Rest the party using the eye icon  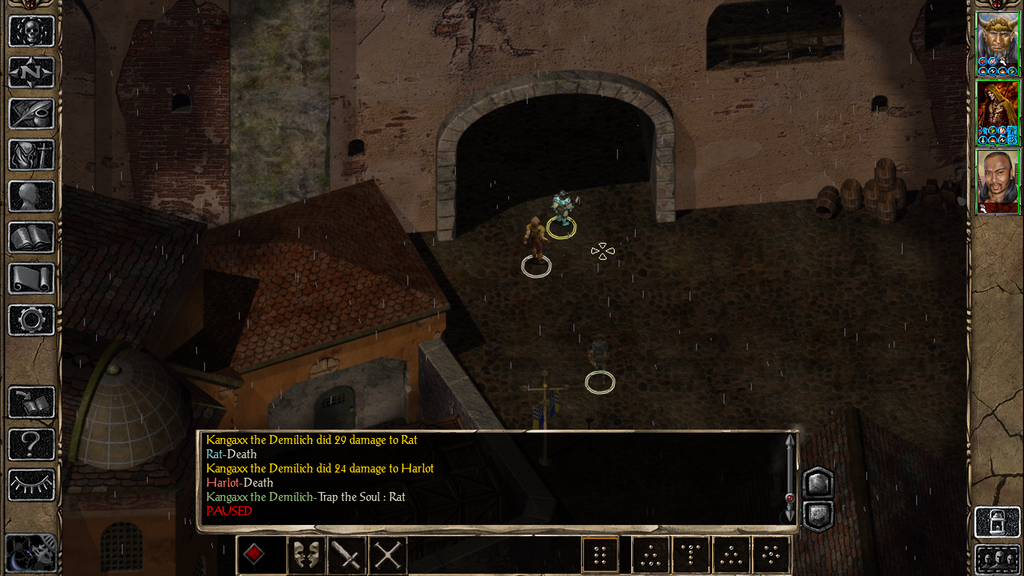[x=31, y=484]
